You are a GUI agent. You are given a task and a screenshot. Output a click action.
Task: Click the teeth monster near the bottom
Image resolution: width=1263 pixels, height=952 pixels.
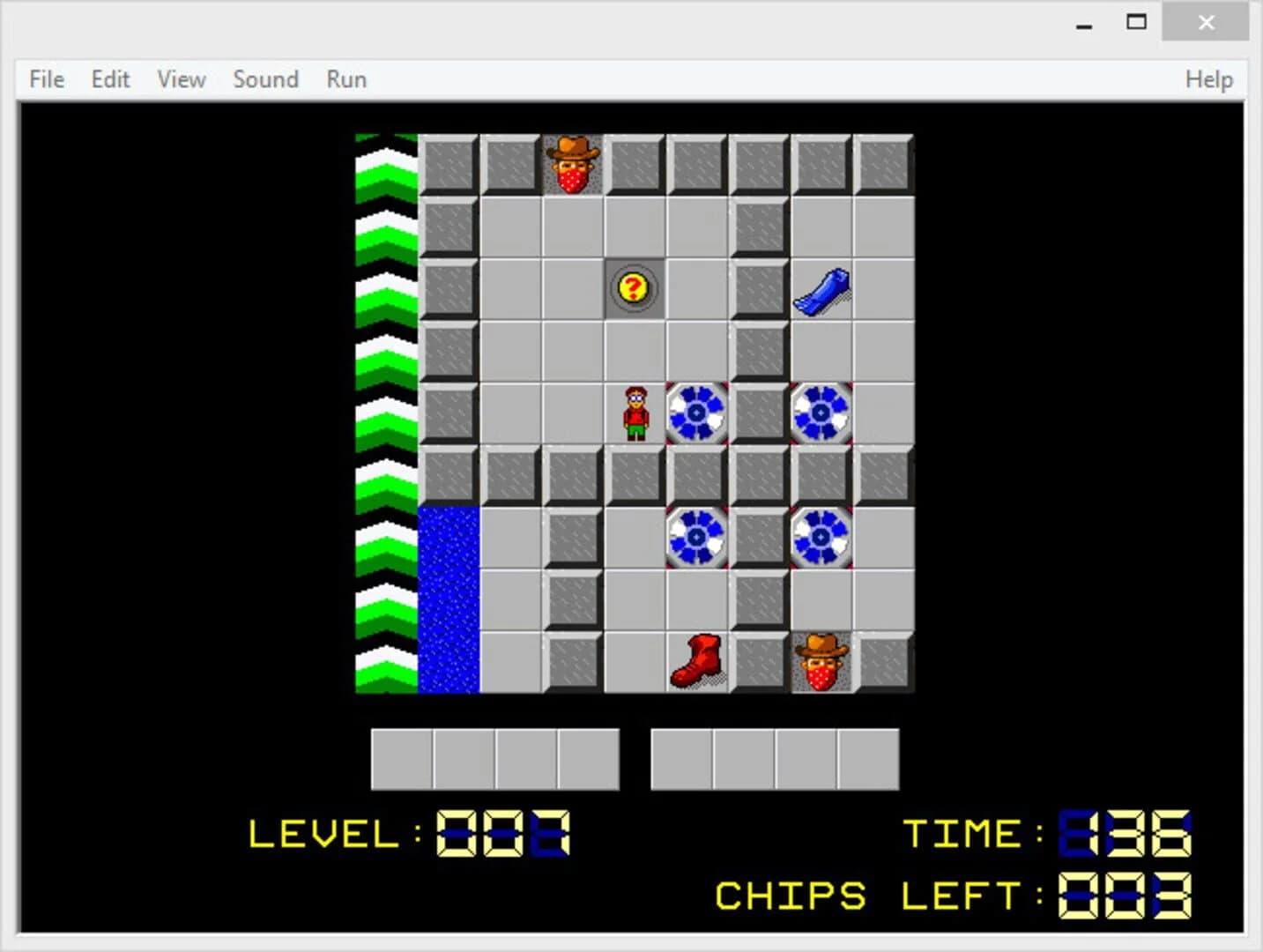pyautogui.click(x=822, y=661)
